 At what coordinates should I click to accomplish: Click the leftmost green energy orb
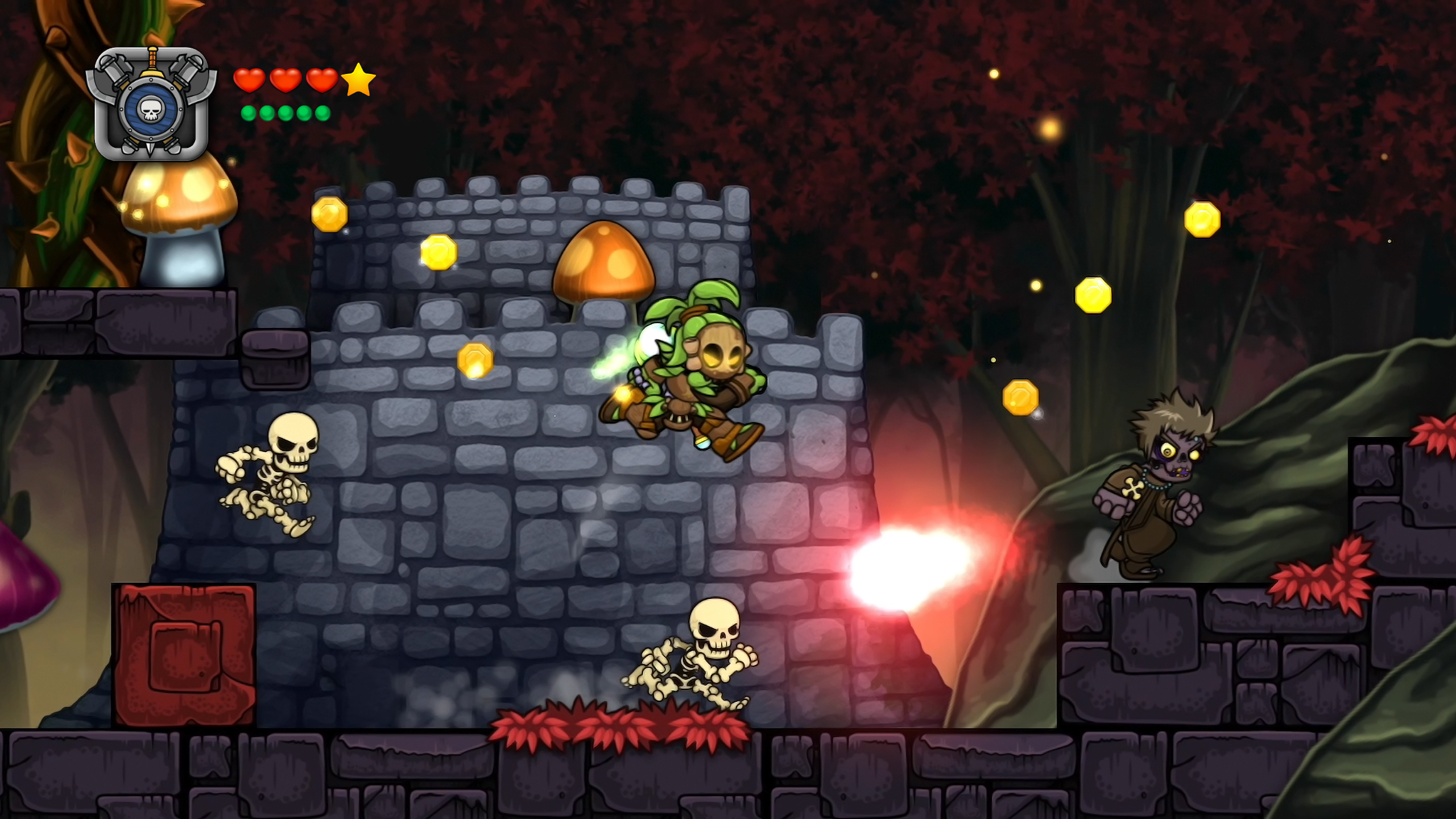coord(249,113)
